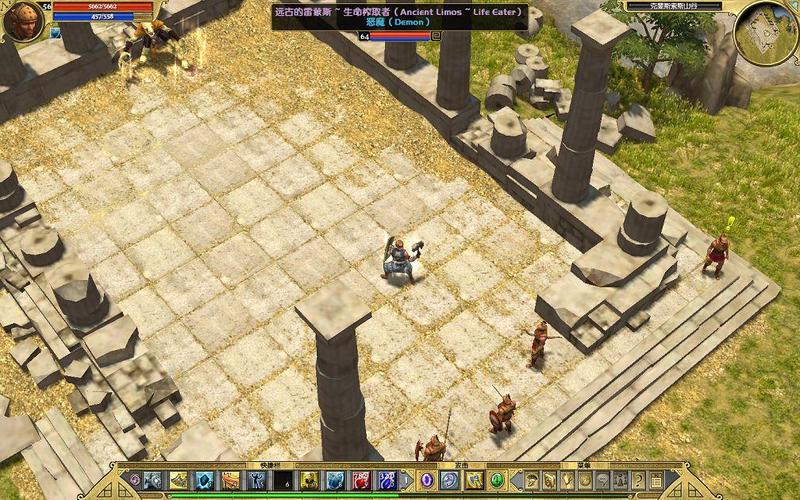Activate the golden wings skill
The image size is (800, 500).
[179, 480]
